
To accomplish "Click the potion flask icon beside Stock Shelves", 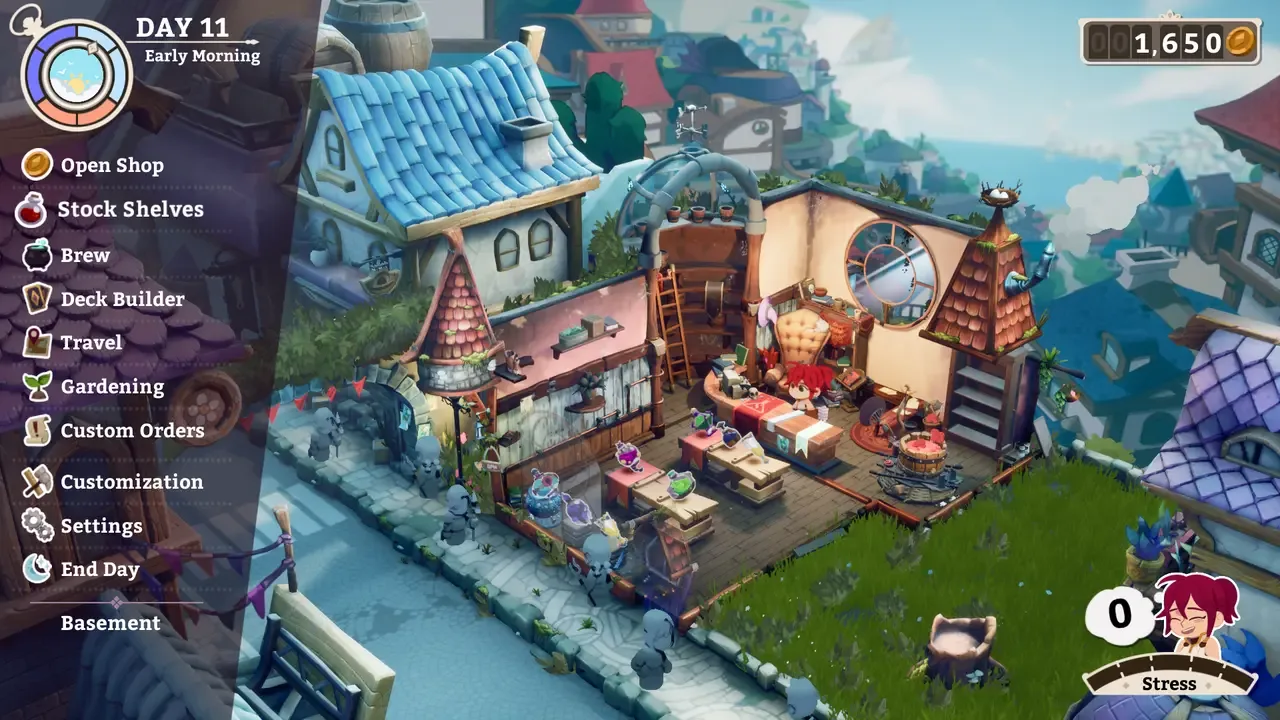I will tap(36, 209).
